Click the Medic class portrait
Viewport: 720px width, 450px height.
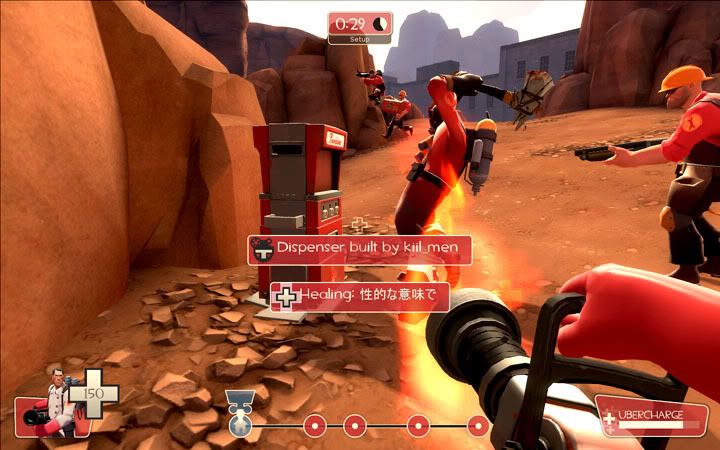point(49,404)
